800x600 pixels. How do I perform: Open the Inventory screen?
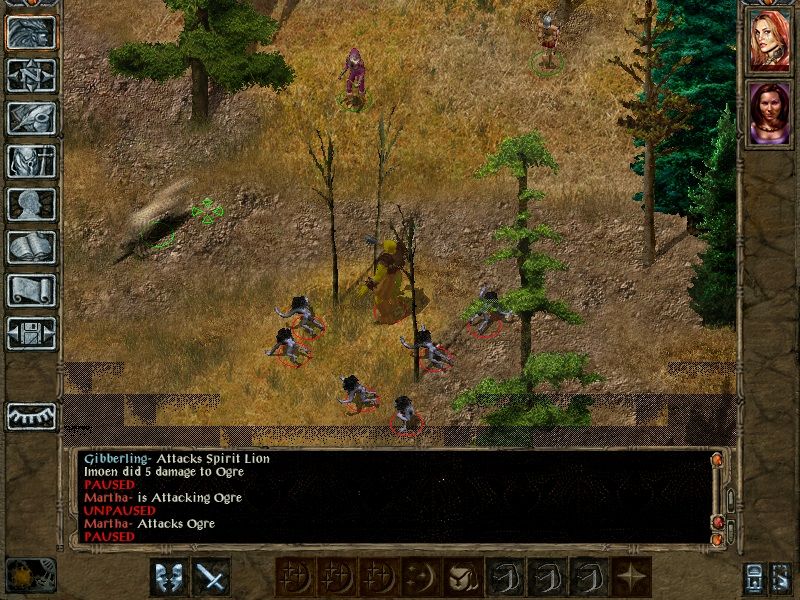31,161
